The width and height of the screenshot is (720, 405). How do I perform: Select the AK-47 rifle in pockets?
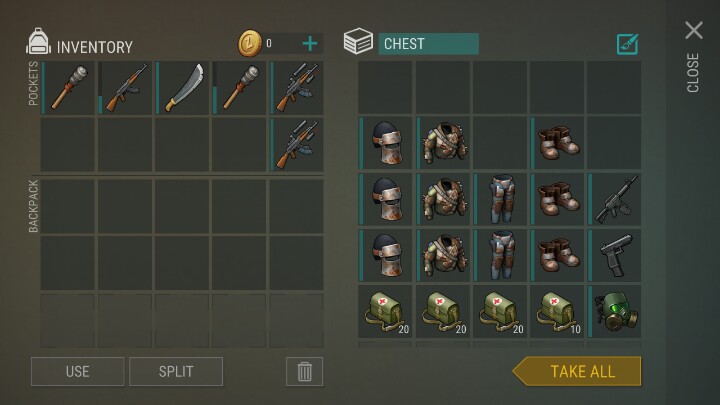(126, 87)
